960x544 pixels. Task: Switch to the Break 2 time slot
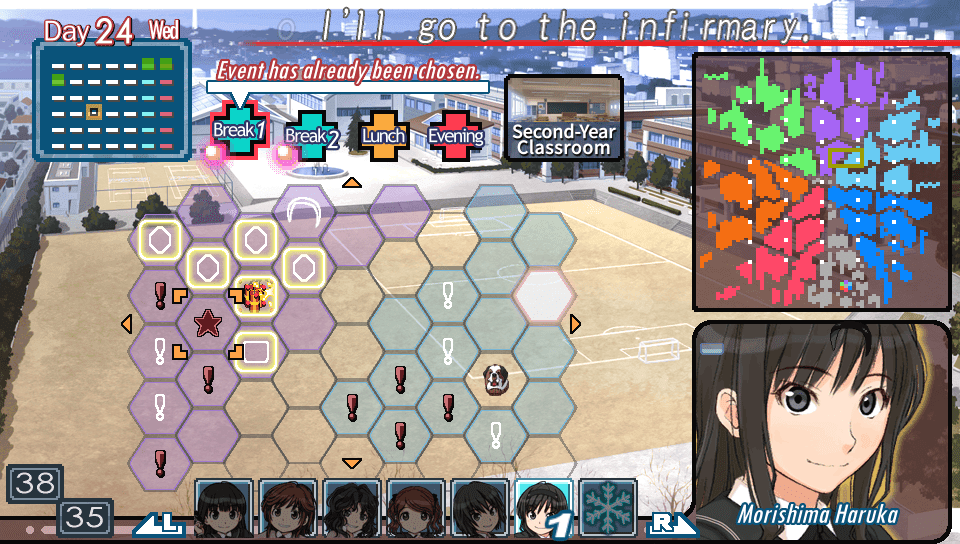(308, 135)
